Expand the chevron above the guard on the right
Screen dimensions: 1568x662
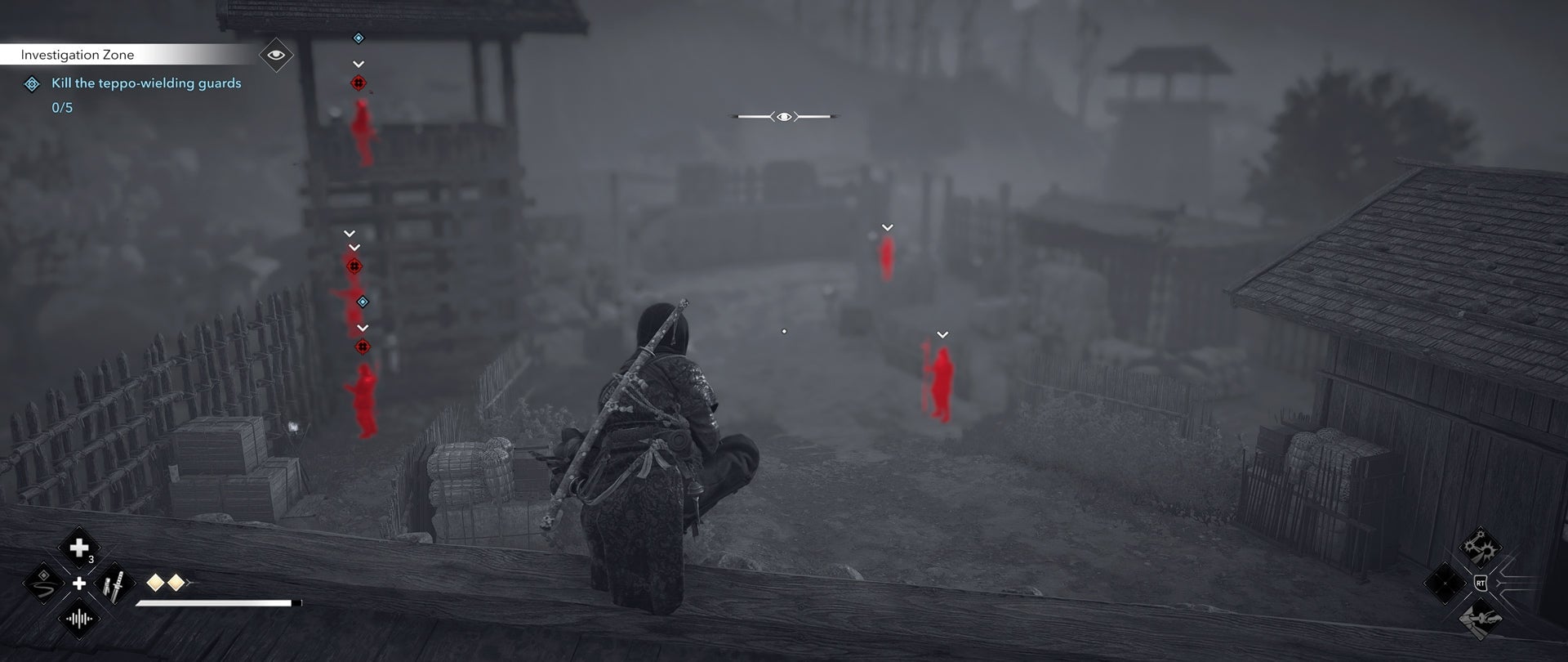point(943,333)
